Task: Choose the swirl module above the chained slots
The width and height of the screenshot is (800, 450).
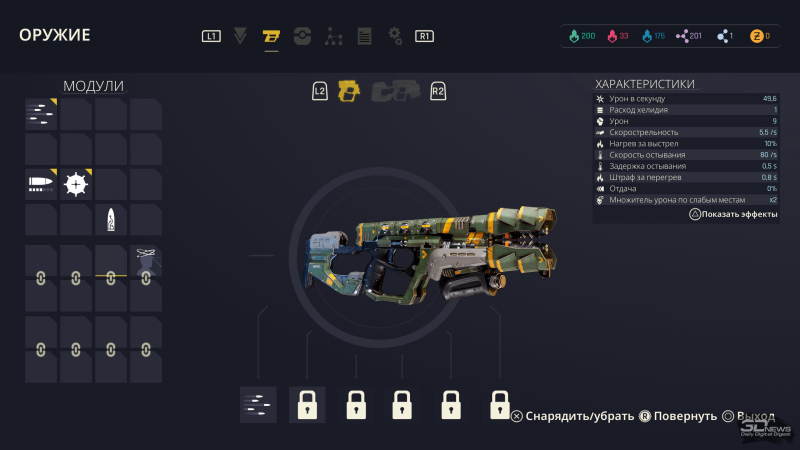Action: point(145,256)
